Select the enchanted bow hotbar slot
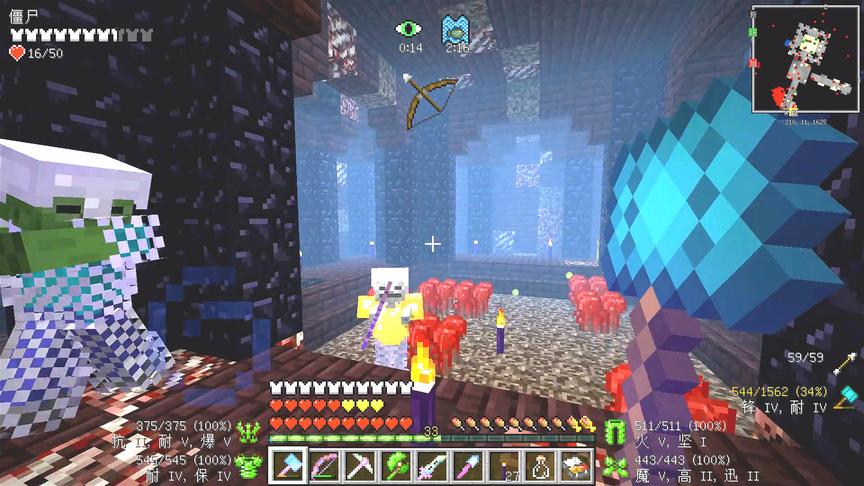The width and height of the screenshot is (864, 486). pos(324,465)
